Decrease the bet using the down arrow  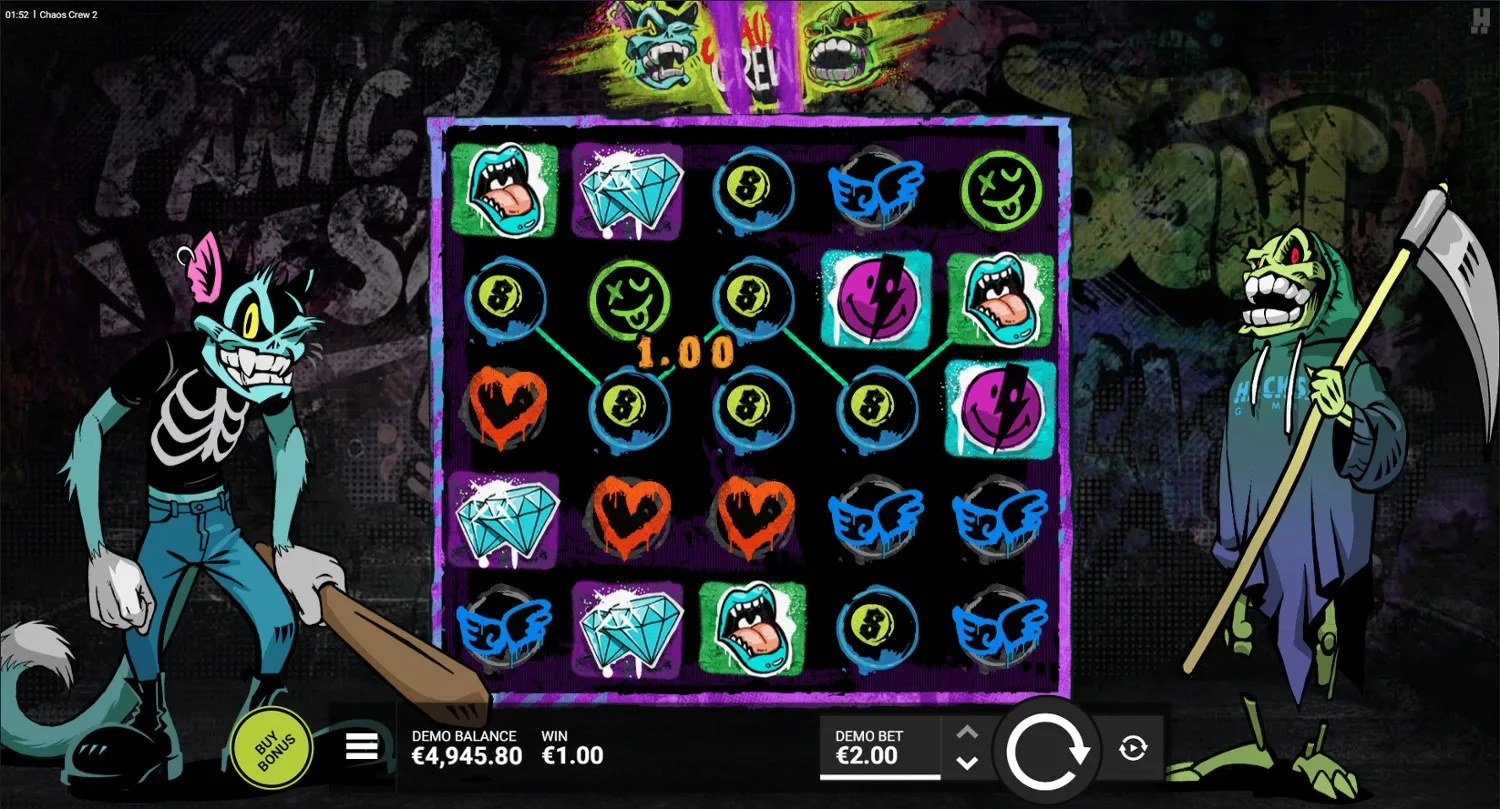tap(966, 762)
